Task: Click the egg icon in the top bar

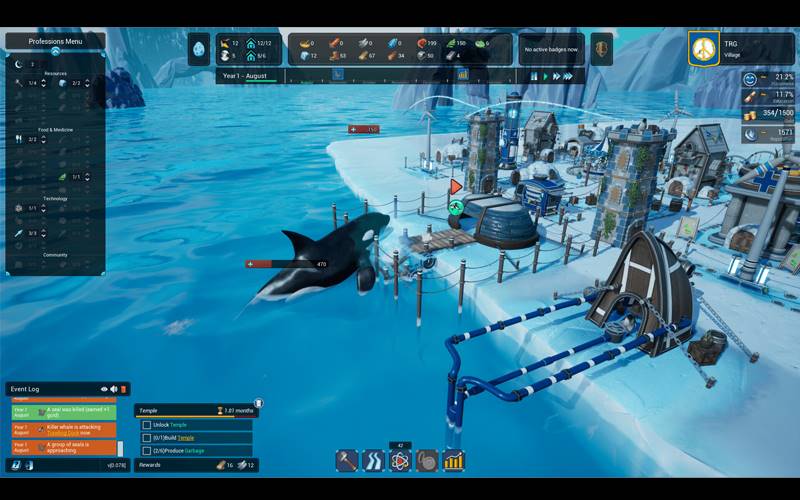Action: [199, 48]
